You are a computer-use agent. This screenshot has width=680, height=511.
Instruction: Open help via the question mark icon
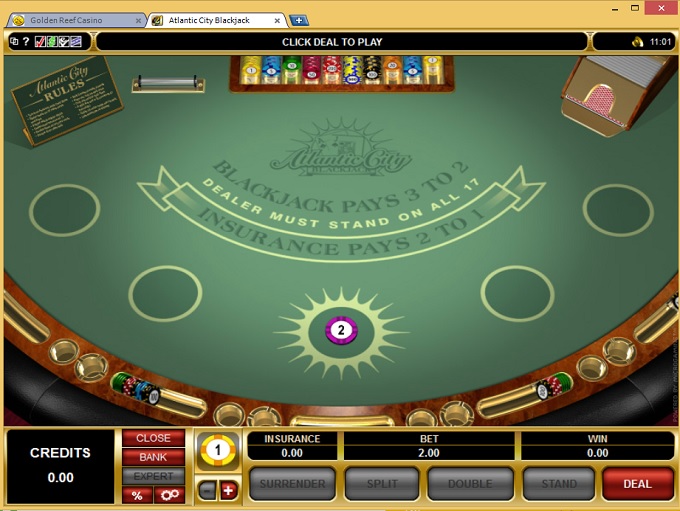point(26,42)
